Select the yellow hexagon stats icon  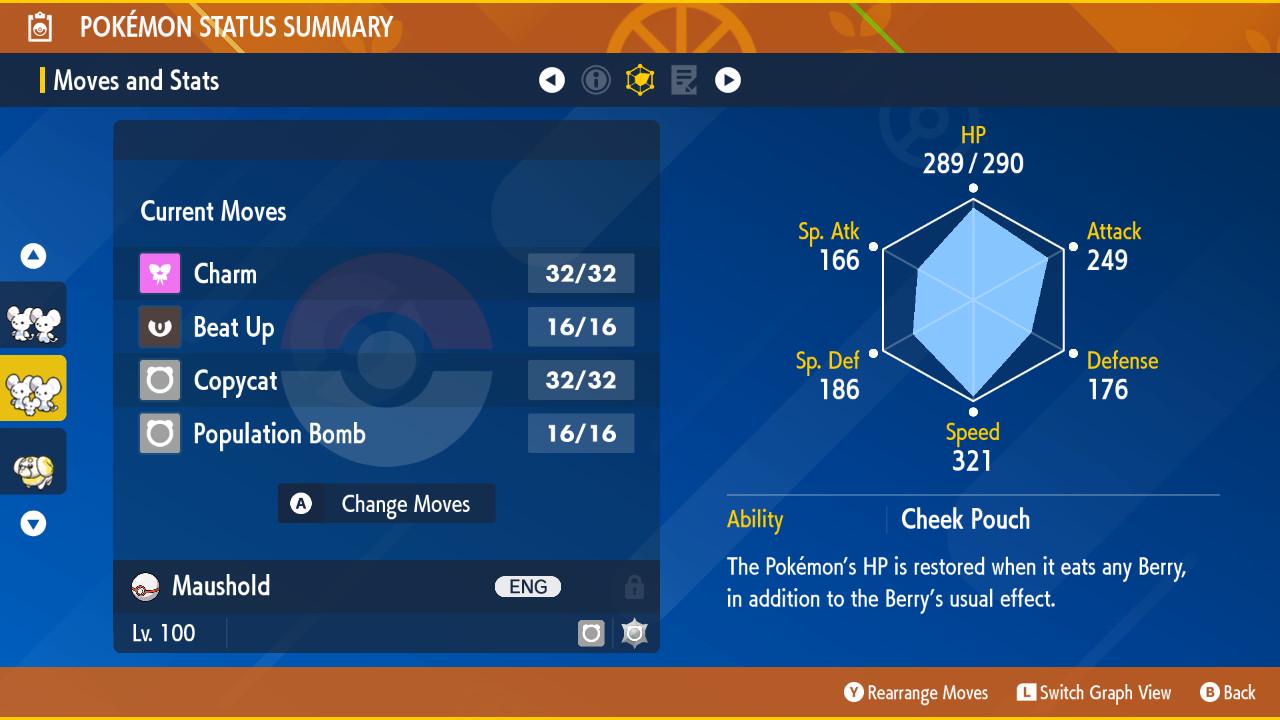click(x=641, y=80)
